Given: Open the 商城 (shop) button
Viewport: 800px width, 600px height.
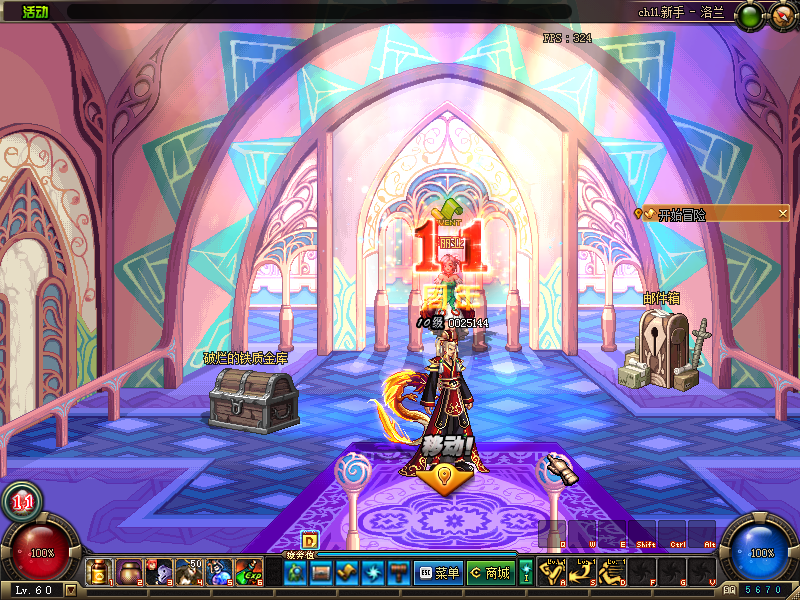Looking at the screenshot, I should point(489,573).
